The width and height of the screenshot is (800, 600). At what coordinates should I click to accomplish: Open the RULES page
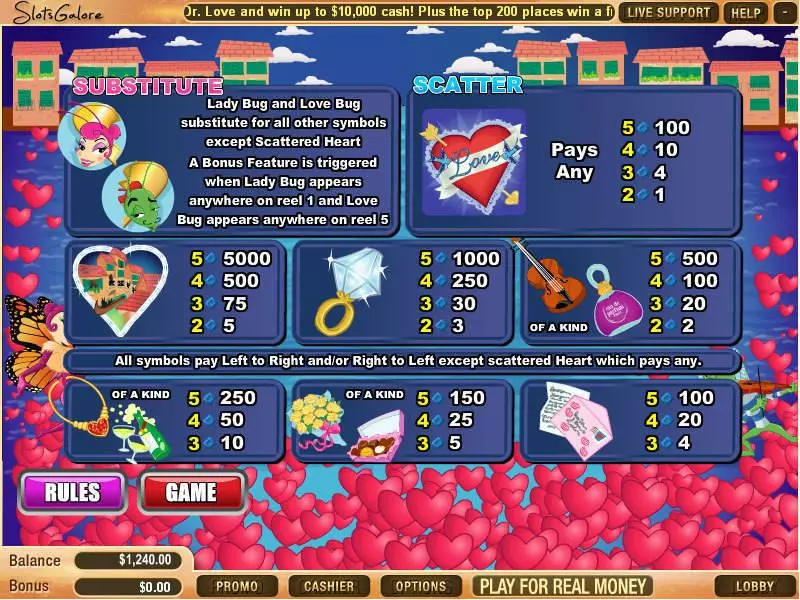click(x=72, y=491)
